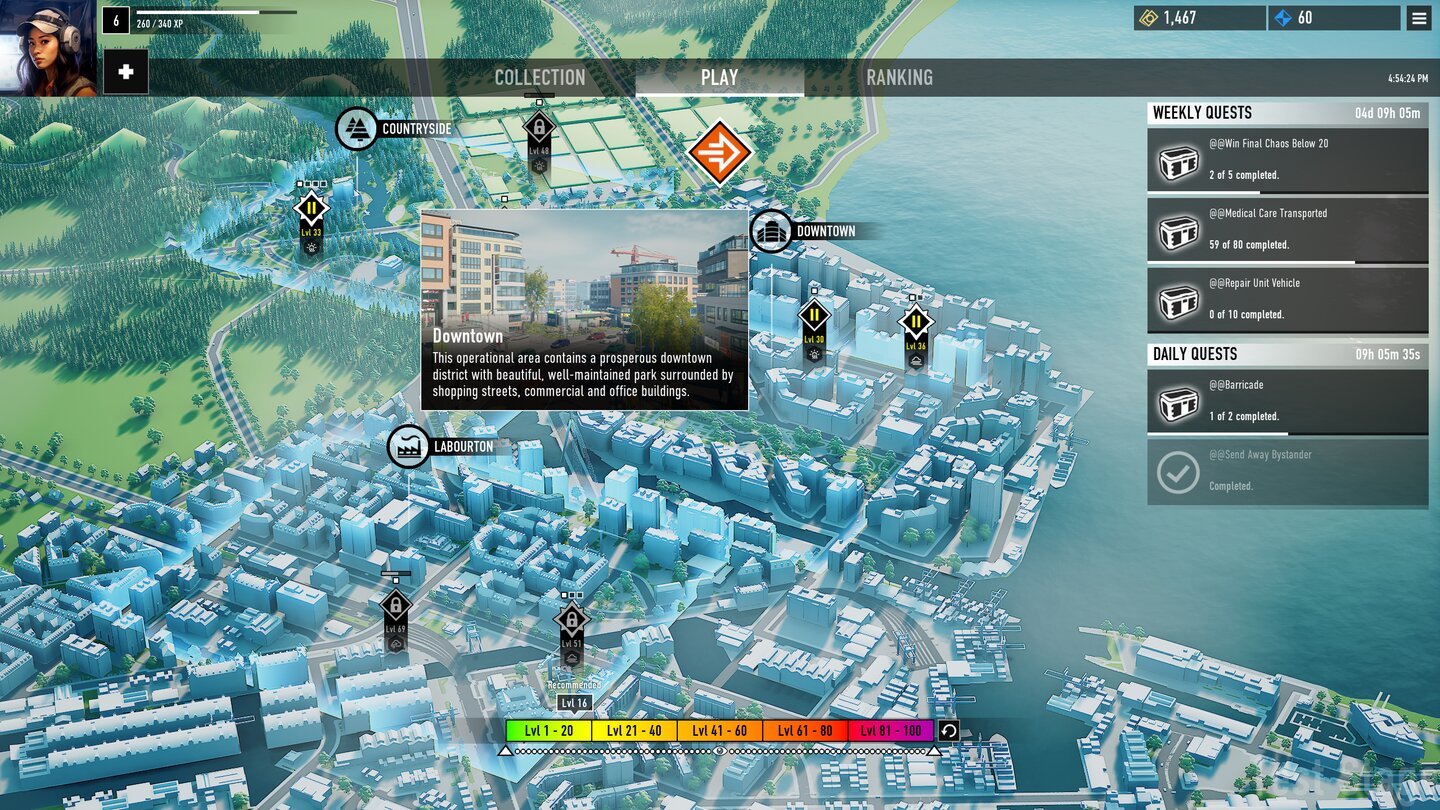Image resolution: width=1440 pixels, height=810 pixels.
Task: Click the plus button under the level
Action: (x=126, y=72)
